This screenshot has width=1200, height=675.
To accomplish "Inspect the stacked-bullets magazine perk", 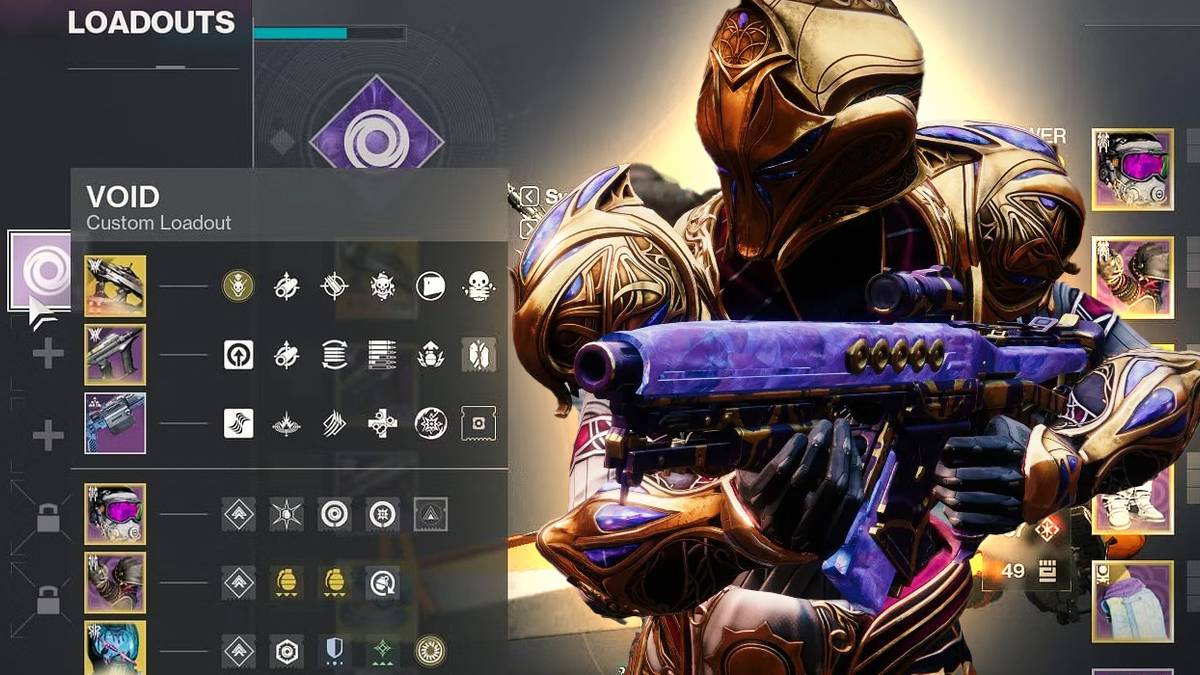I will point(382,355).
